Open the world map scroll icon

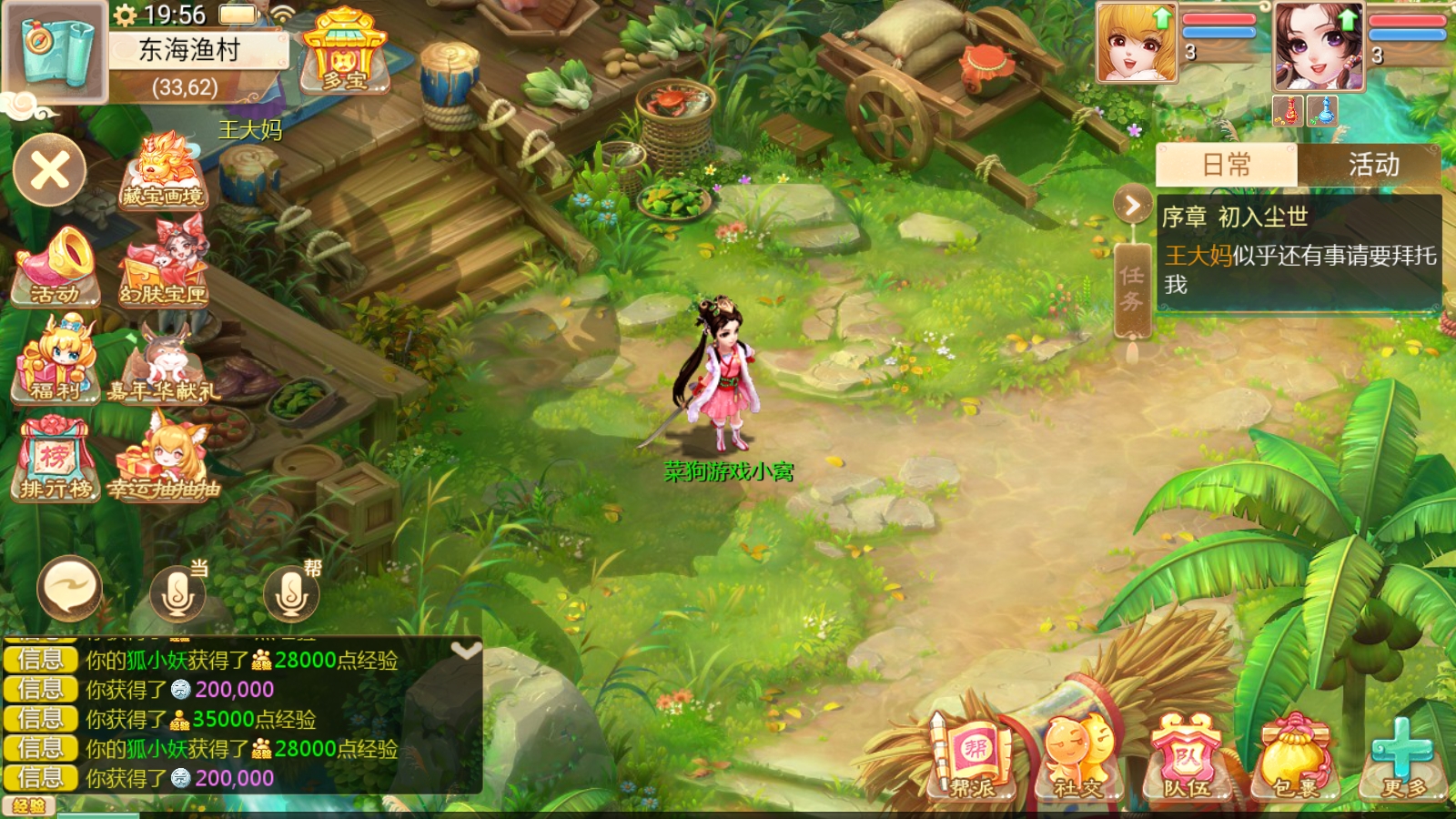point(53,51)
